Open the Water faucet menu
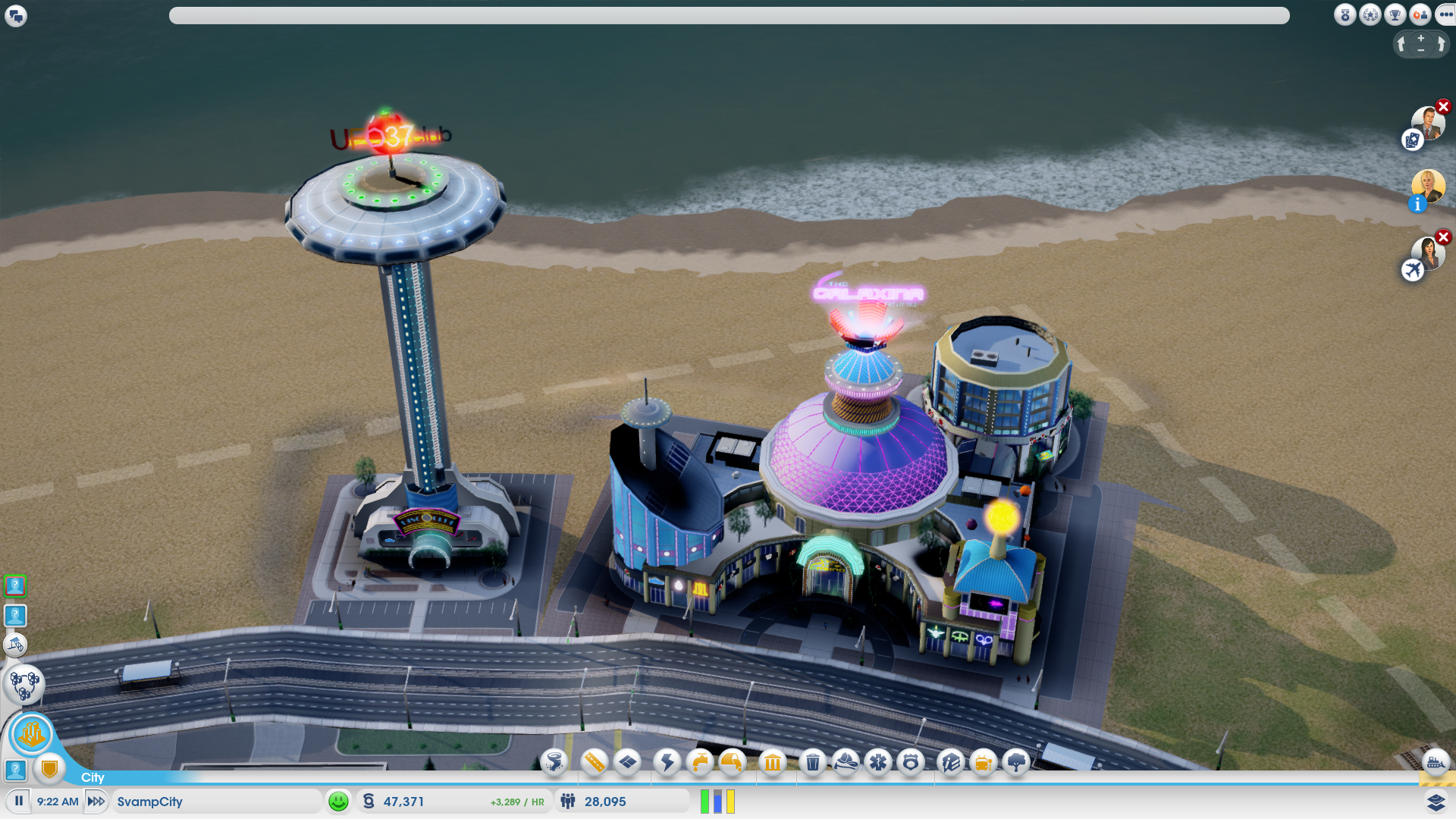The height and width of the screenshot is (819, 1456). [x=700, y=761]
